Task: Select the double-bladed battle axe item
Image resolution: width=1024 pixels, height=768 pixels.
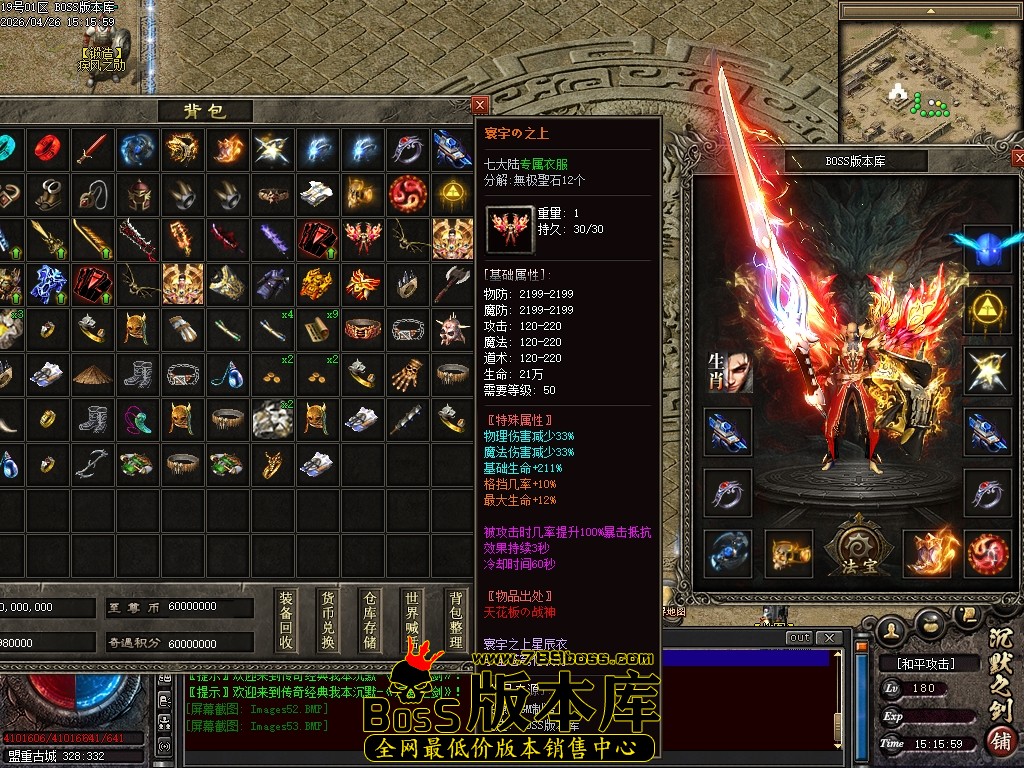Action: tap(452, 284)
